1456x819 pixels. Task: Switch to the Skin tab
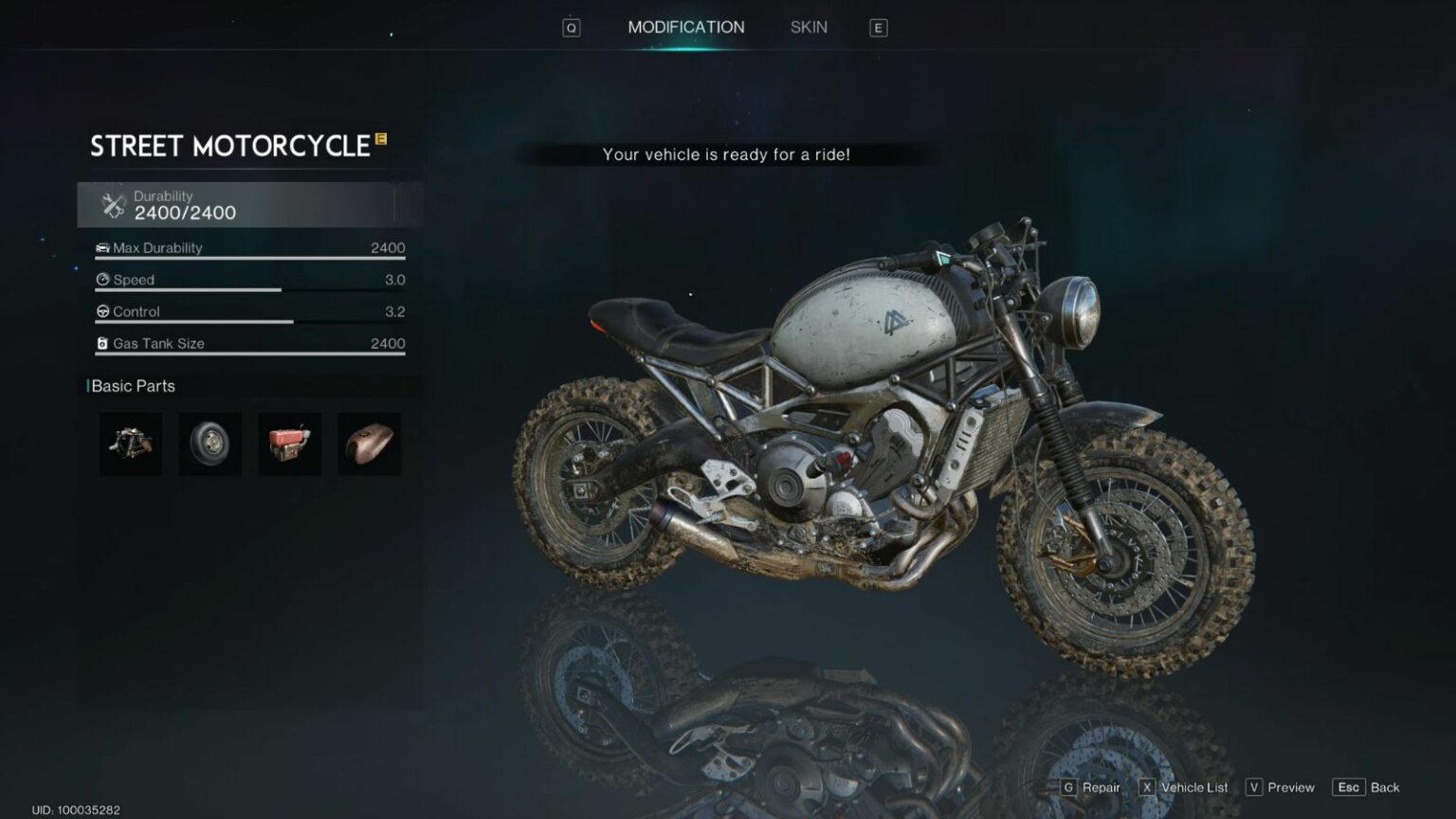coord(808,27)
